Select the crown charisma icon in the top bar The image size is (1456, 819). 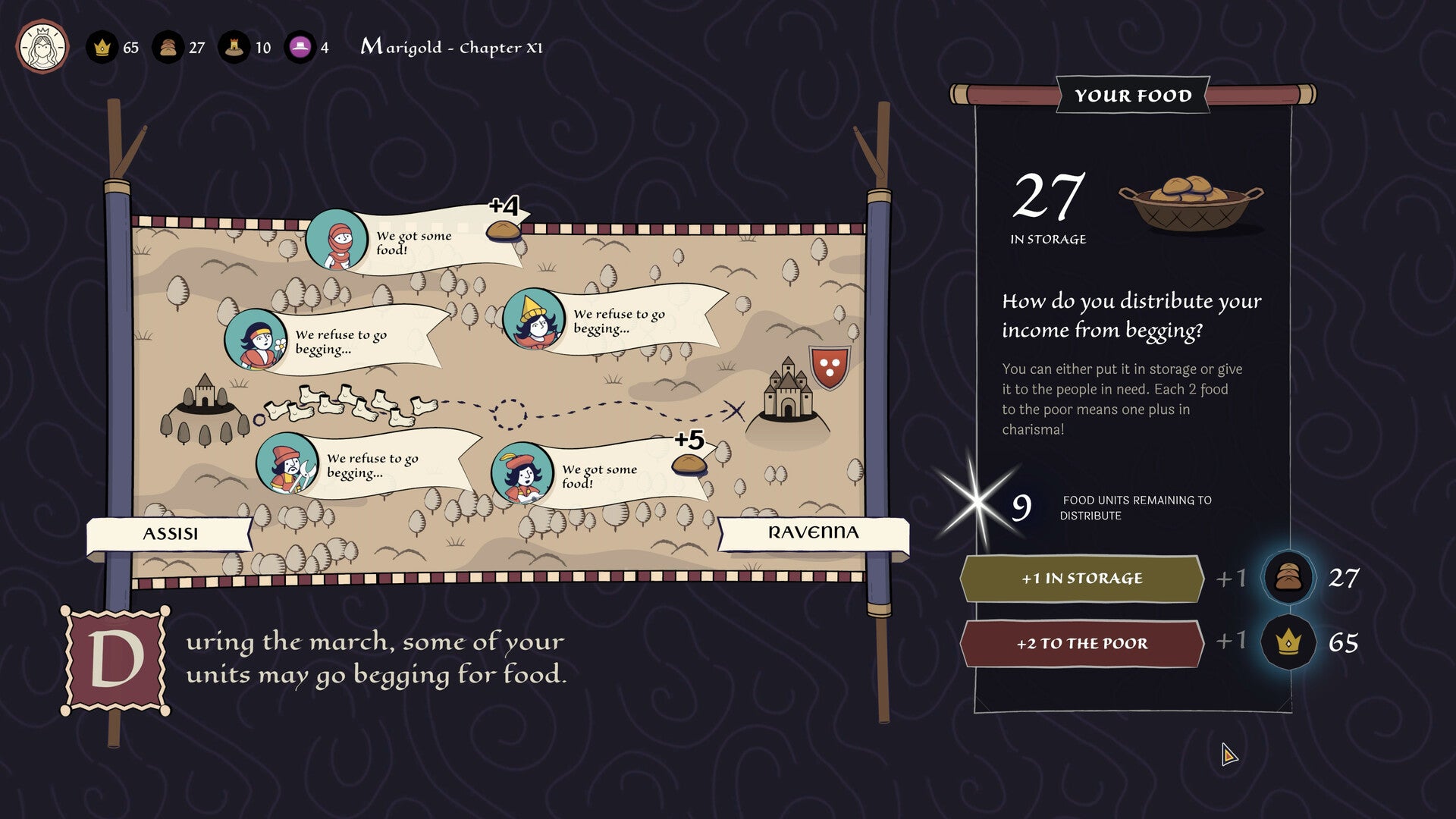(102, 48)
